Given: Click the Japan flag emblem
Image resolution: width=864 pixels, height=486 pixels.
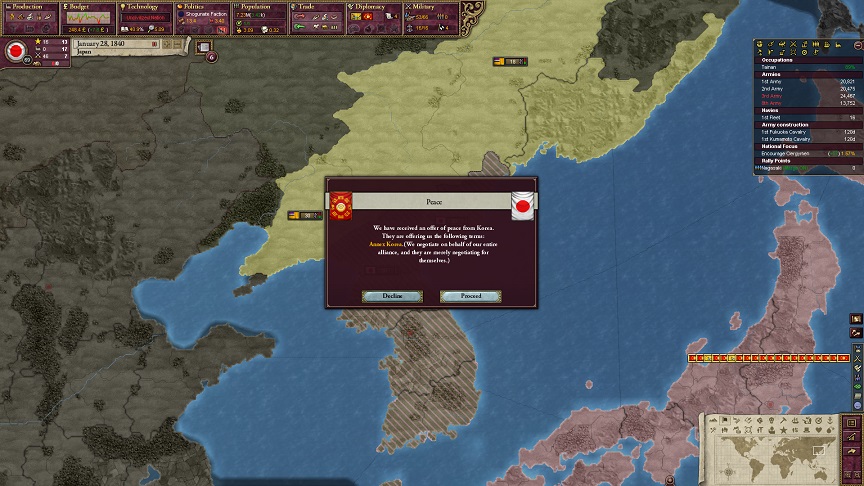Looking at the screenshot, I should (16, 50).
